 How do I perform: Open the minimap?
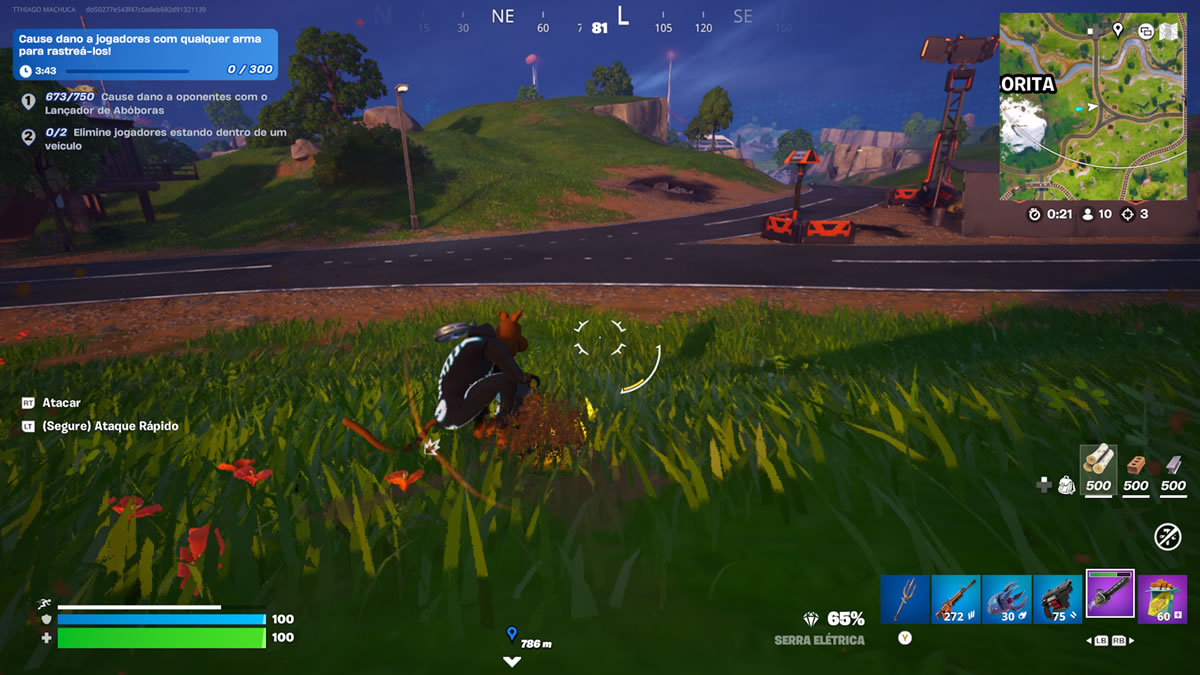(1092, 107)
